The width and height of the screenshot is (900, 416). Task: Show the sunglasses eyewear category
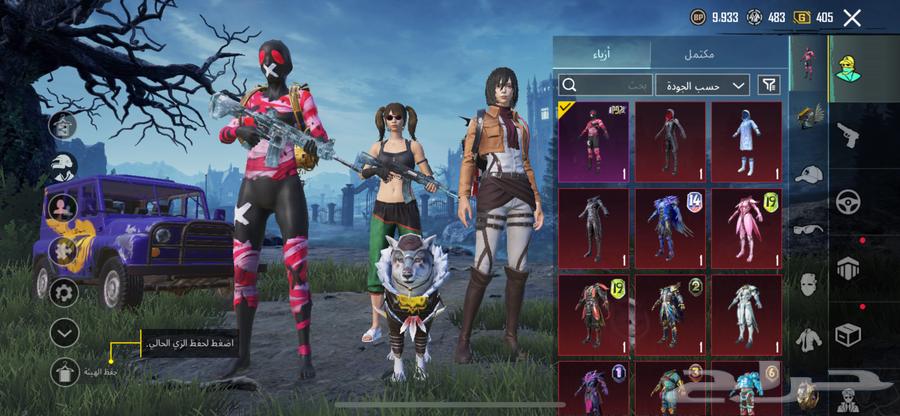[x=808, y=228]
